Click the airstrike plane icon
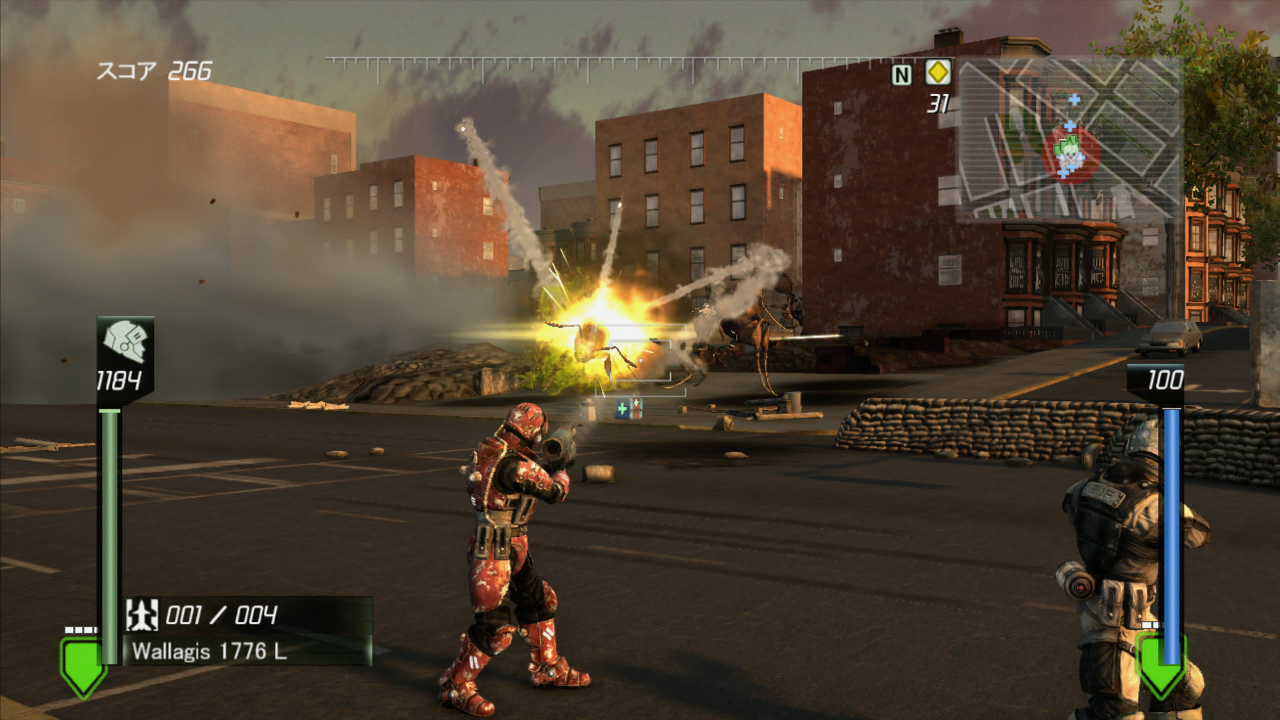 point(143,615)
